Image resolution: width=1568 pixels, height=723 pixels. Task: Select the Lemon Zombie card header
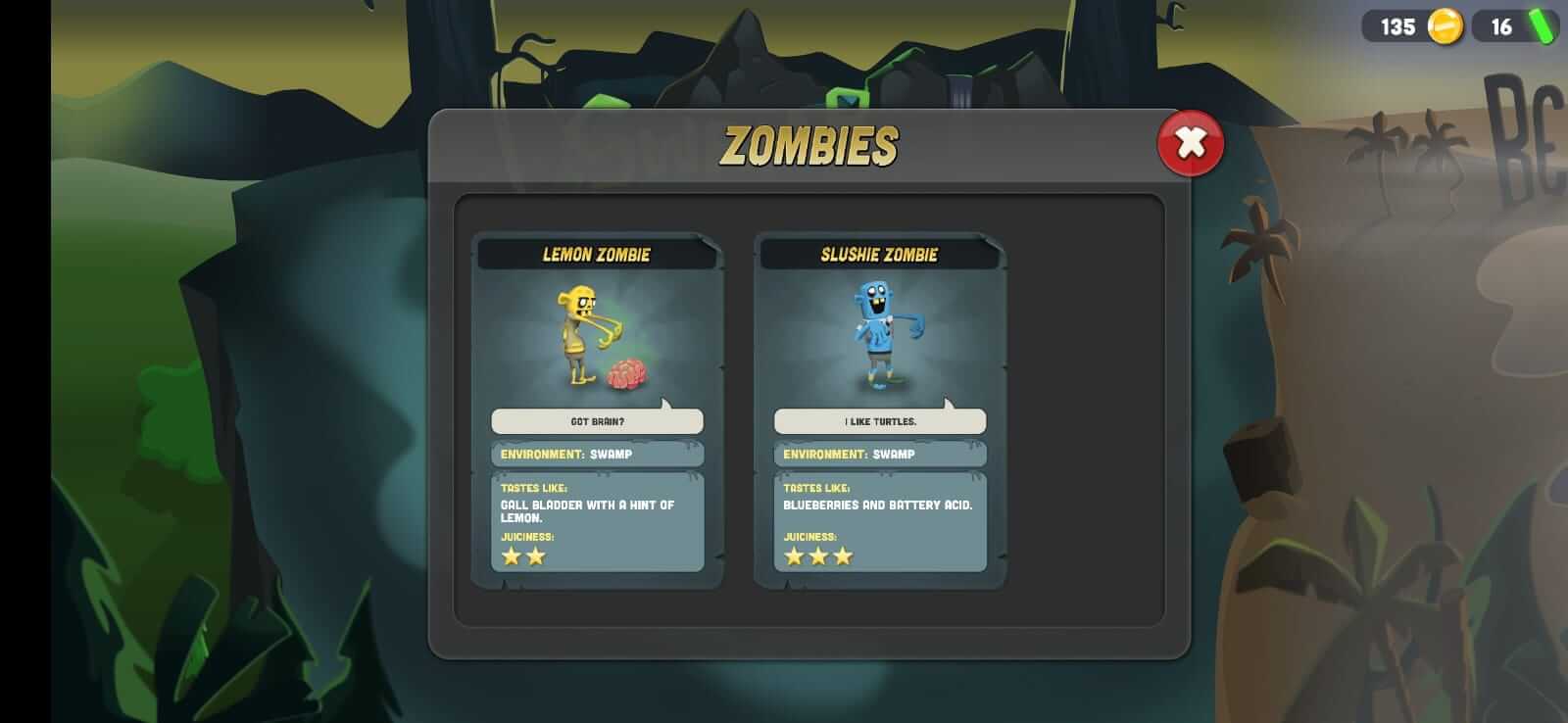pos(598,253)
